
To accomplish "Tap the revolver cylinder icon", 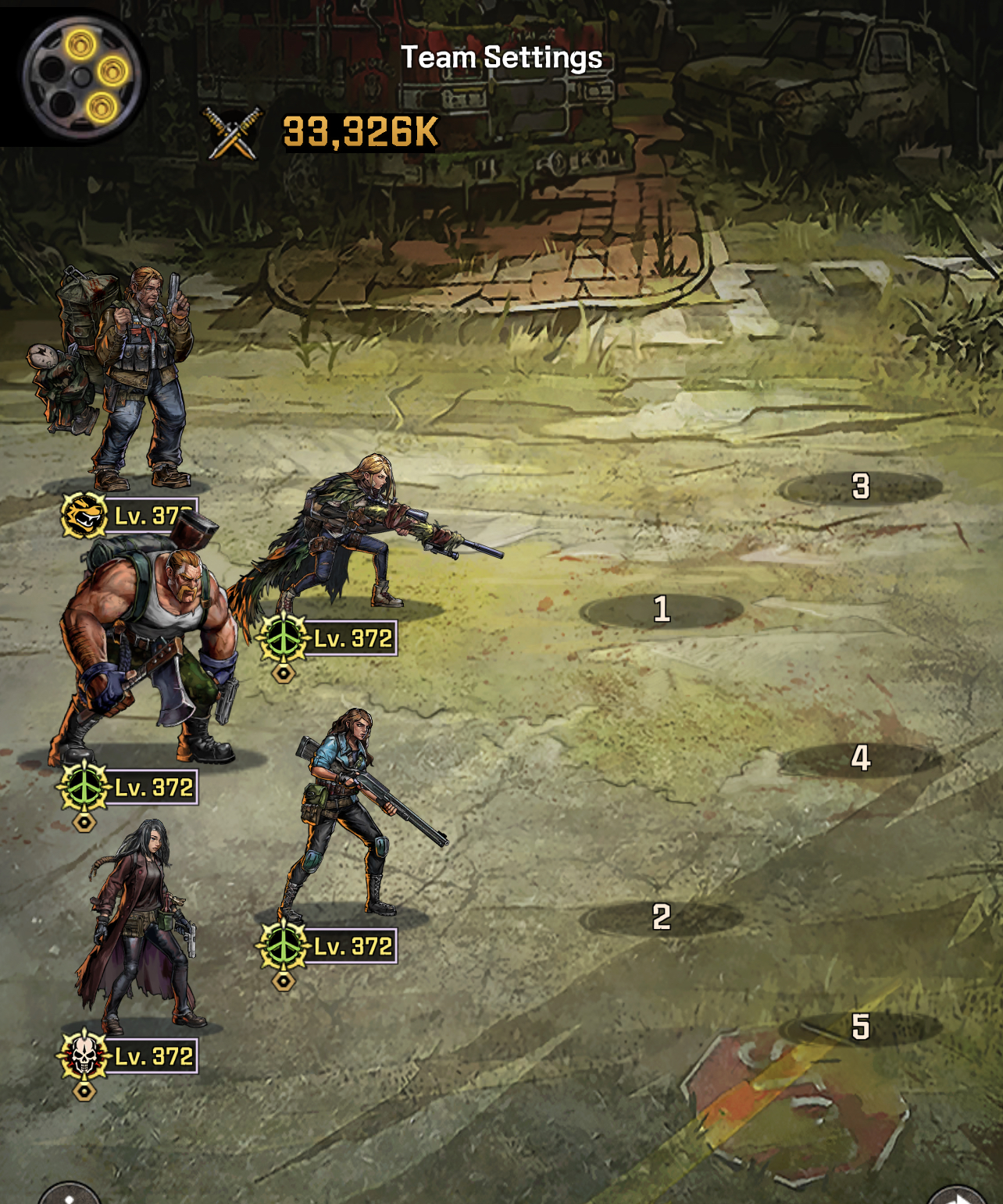I will click(81, 76).
